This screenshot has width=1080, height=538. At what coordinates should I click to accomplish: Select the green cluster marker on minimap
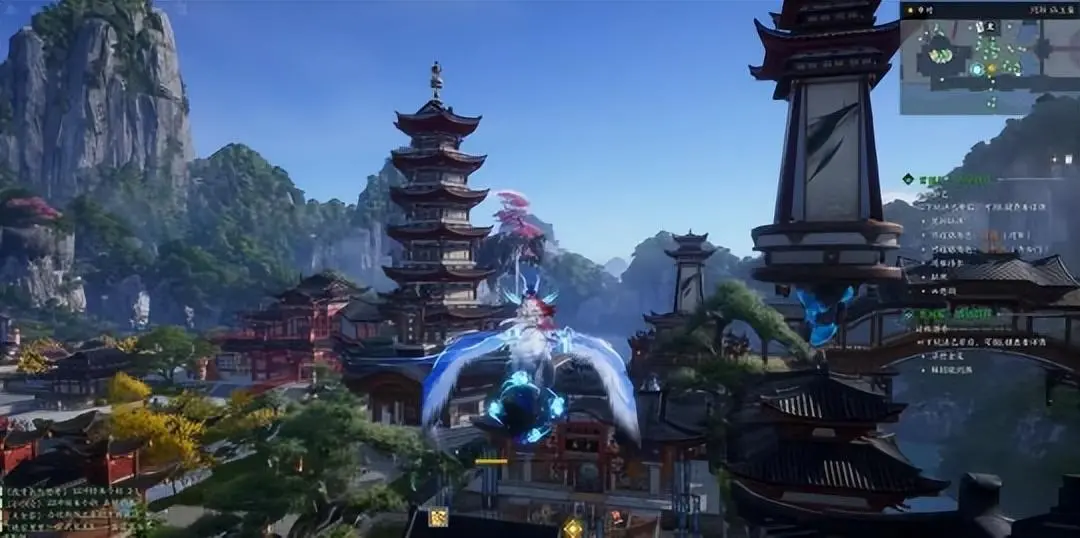pos(940,54)
